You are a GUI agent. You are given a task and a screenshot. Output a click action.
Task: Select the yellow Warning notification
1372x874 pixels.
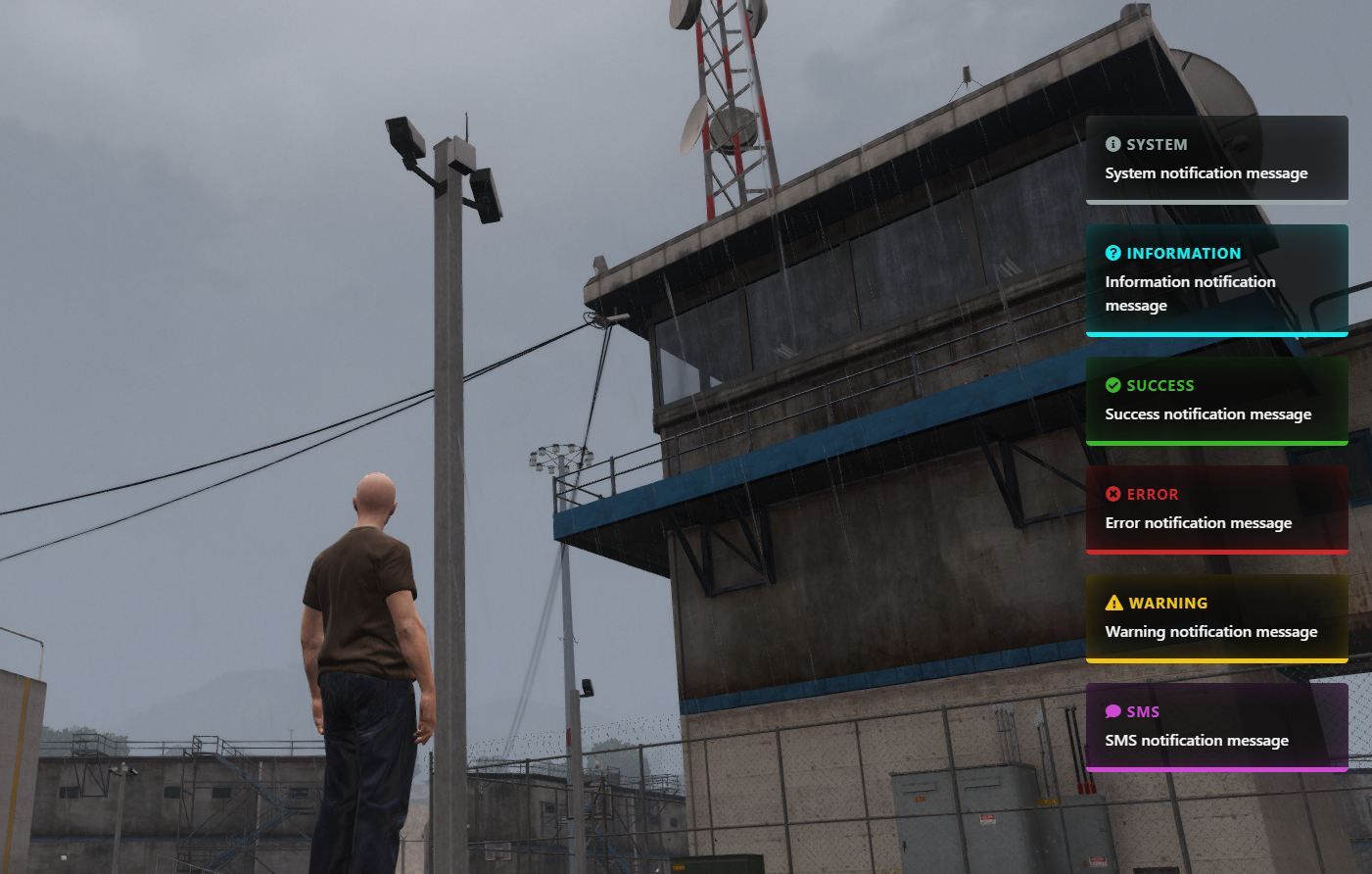tap(1216, 618)
